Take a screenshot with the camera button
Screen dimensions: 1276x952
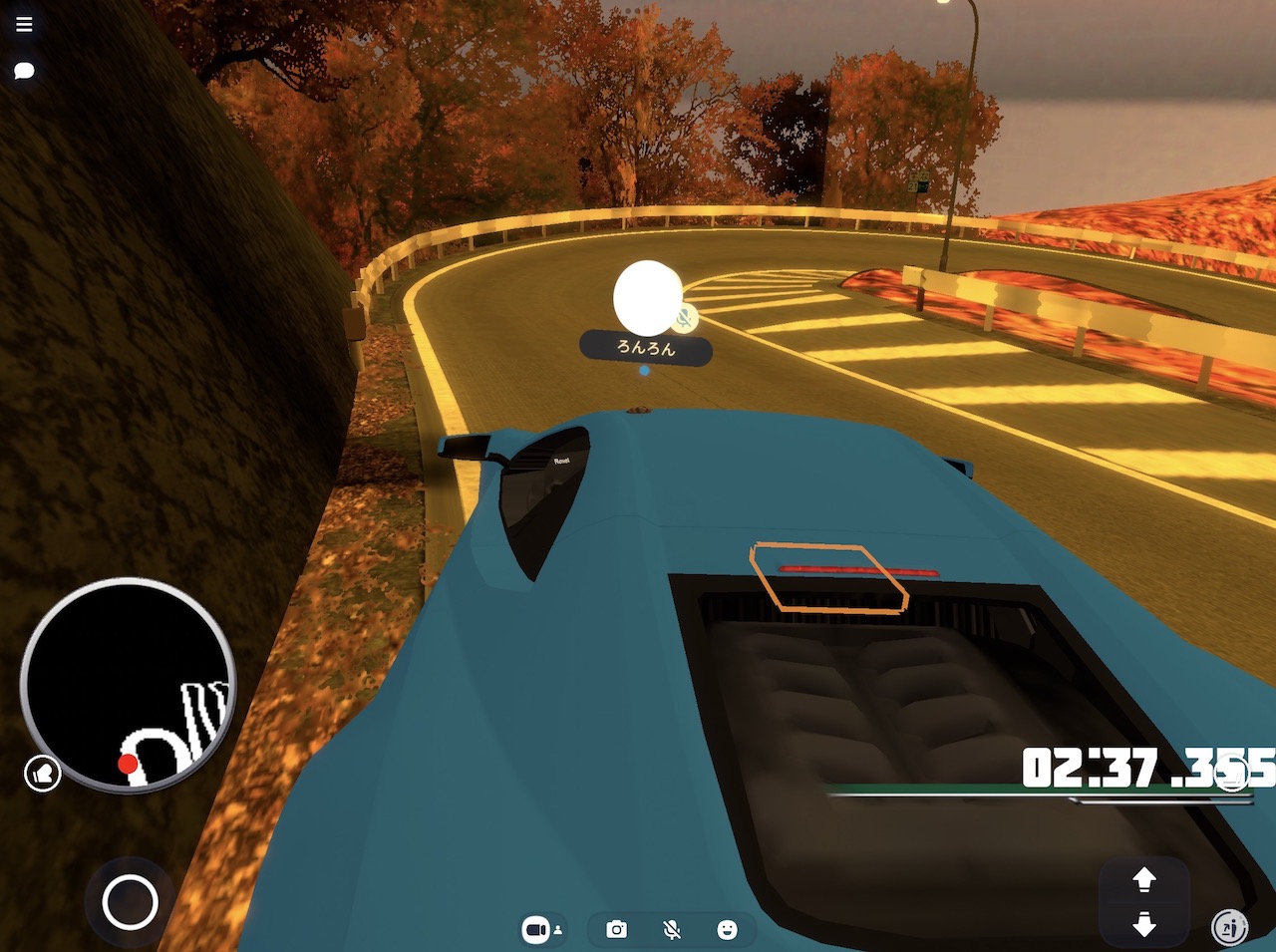617,929
